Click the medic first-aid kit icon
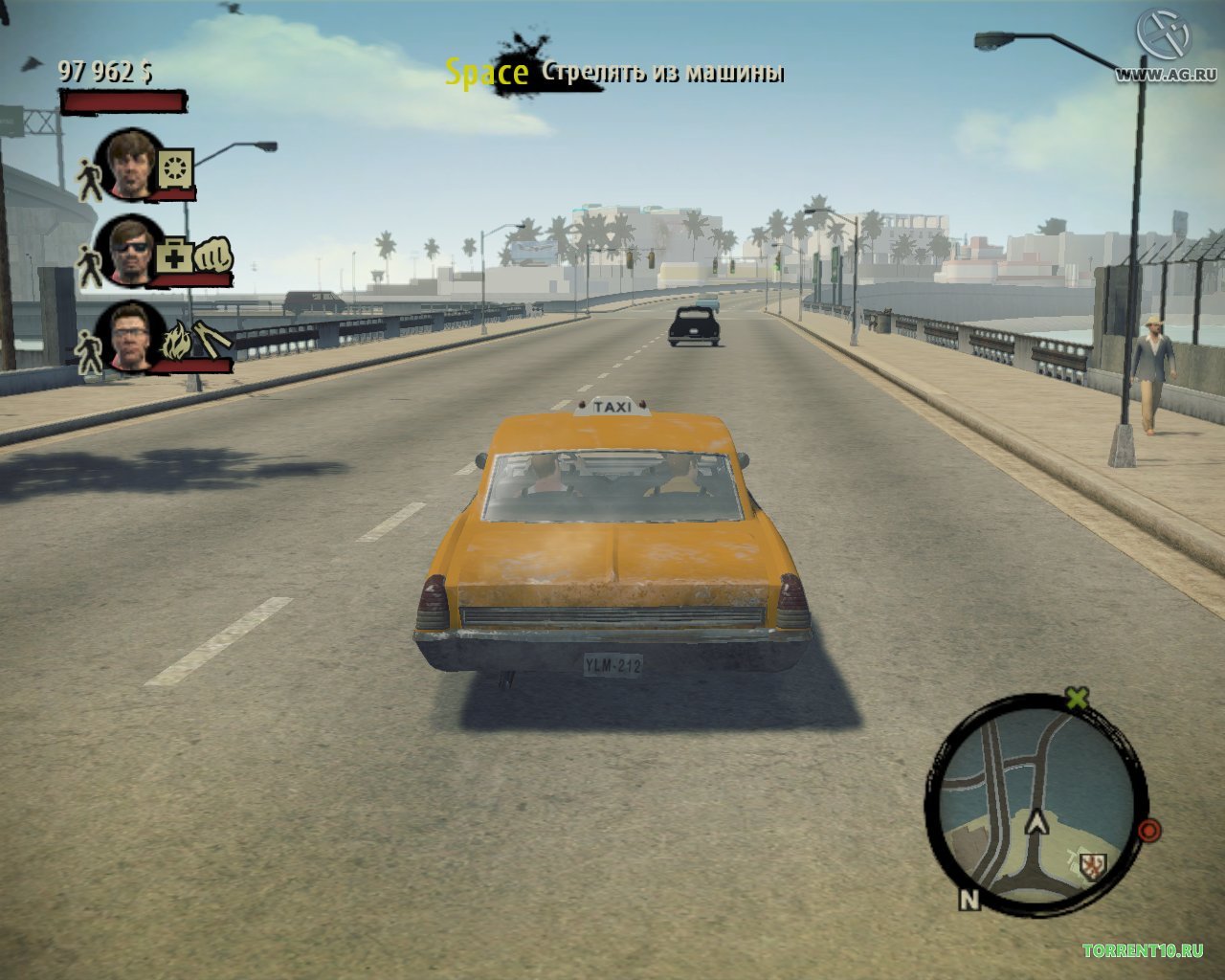This screenshot has width=1225, height=980. coord(173,256)
